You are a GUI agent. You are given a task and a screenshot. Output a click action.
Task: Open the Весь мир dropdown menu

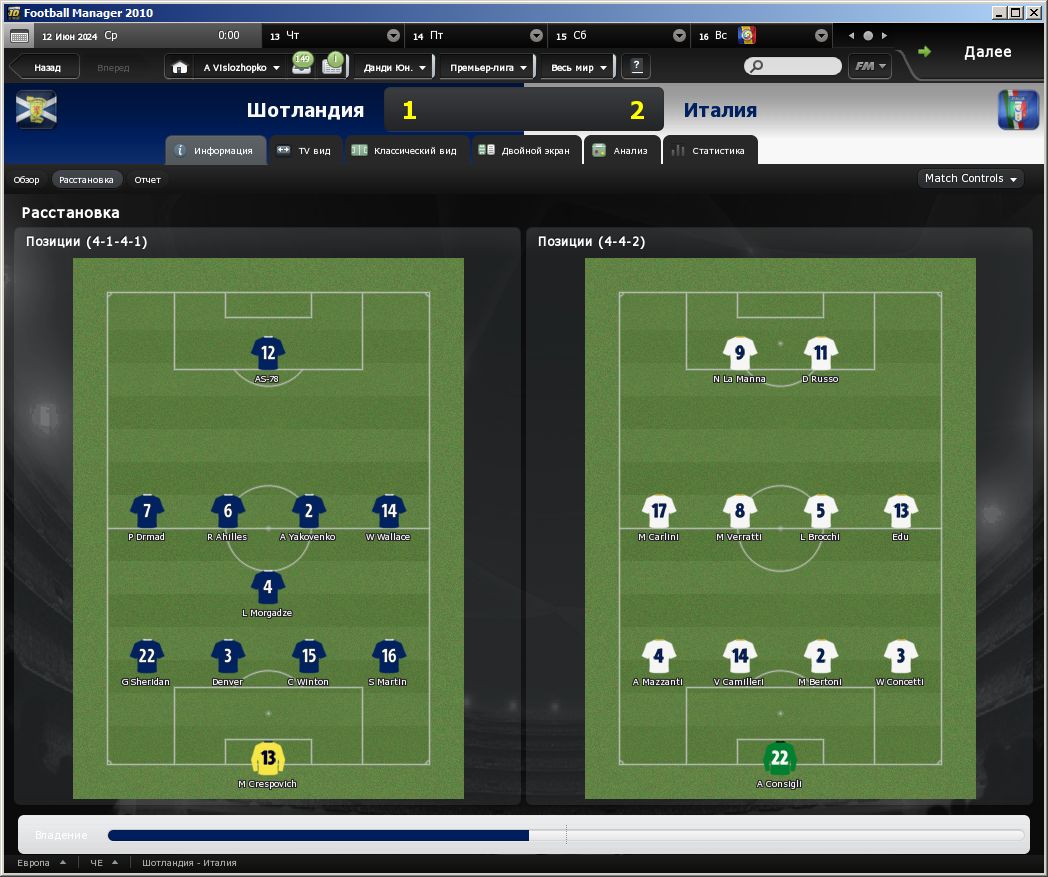[578, 68]
